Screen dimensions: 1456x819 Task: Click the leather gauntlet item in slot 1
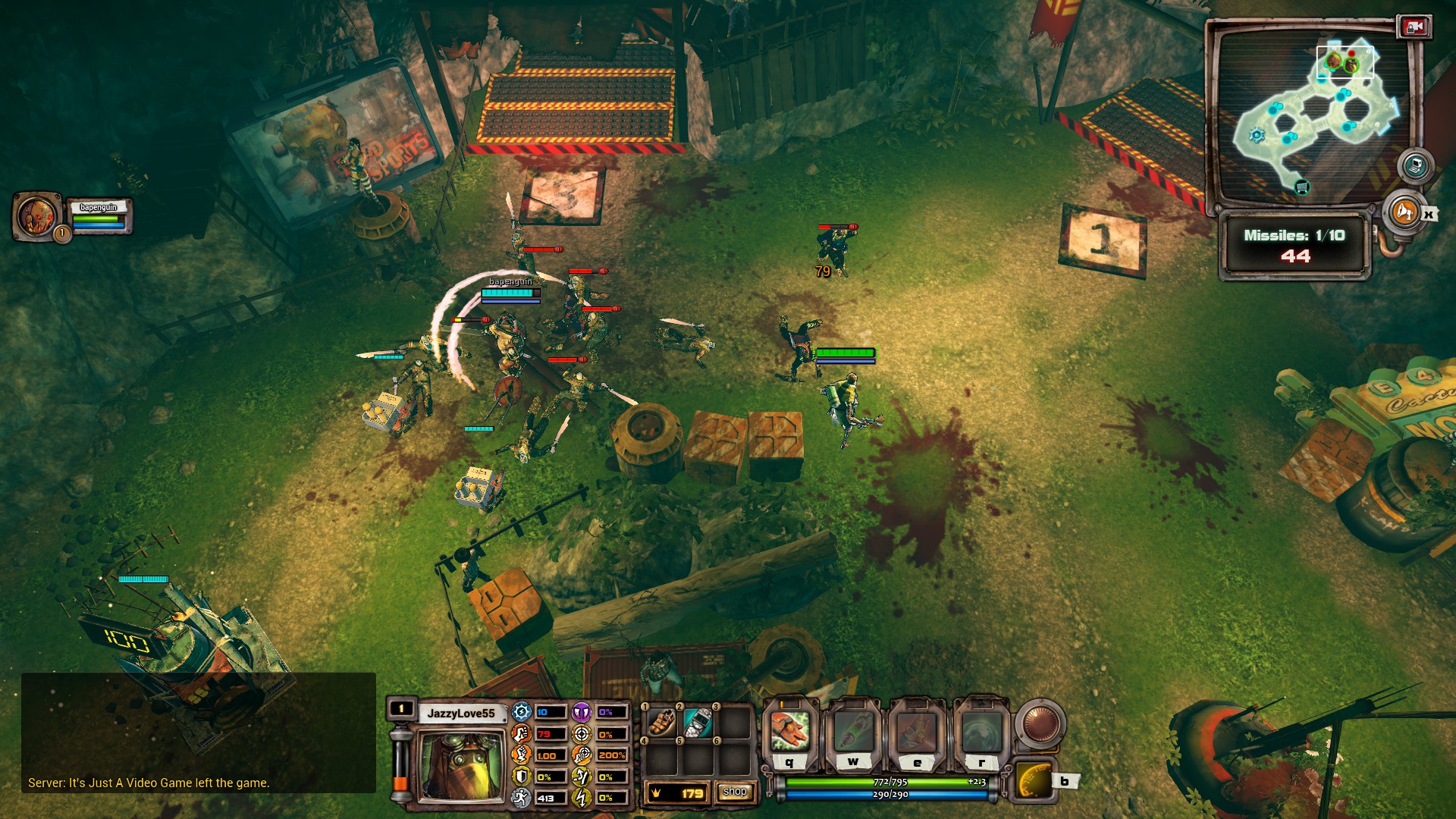click(662, 723)
